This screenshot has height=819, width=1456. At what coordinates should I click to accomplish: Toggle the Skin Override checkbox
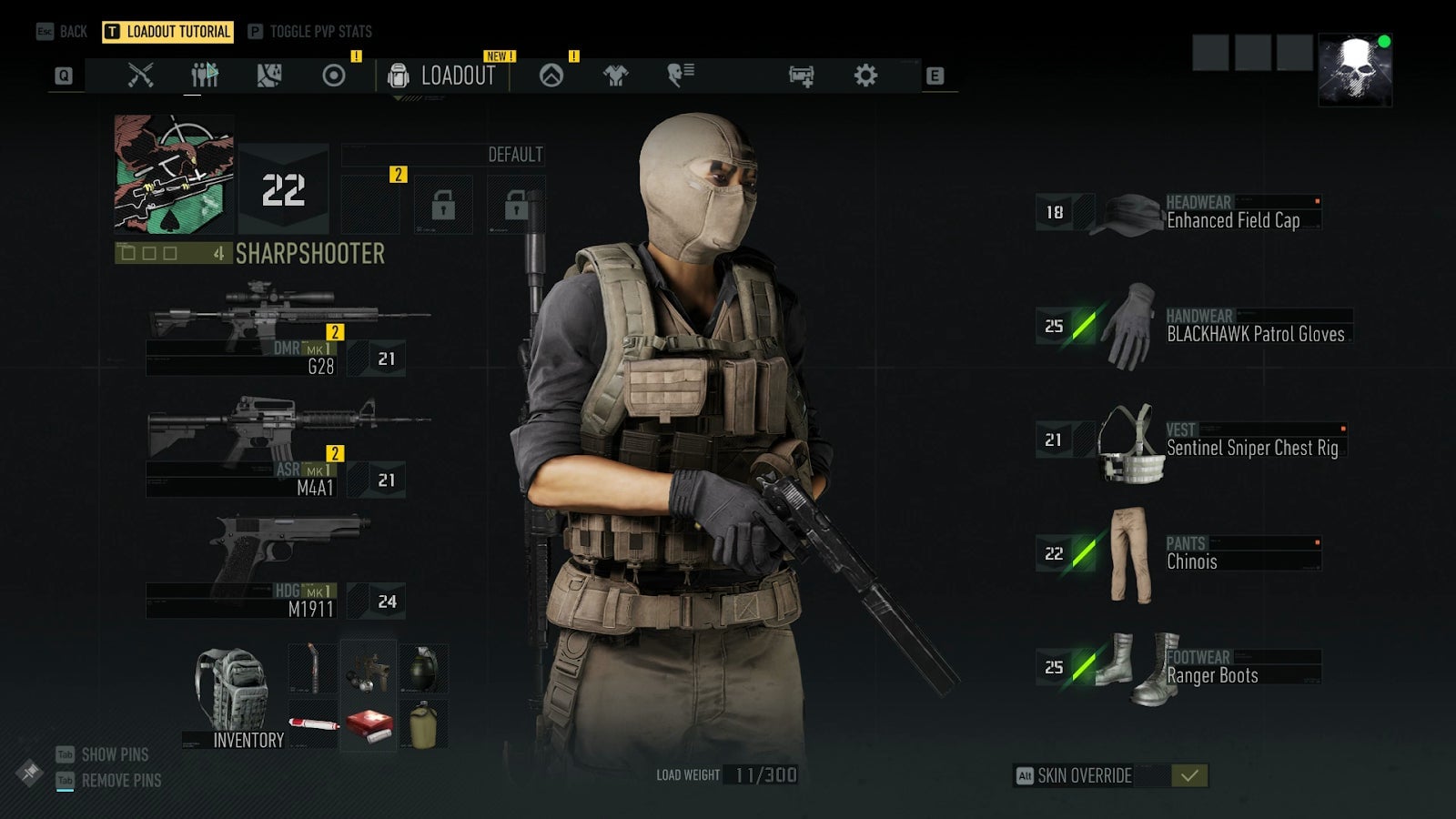(x=1188, y=775)
